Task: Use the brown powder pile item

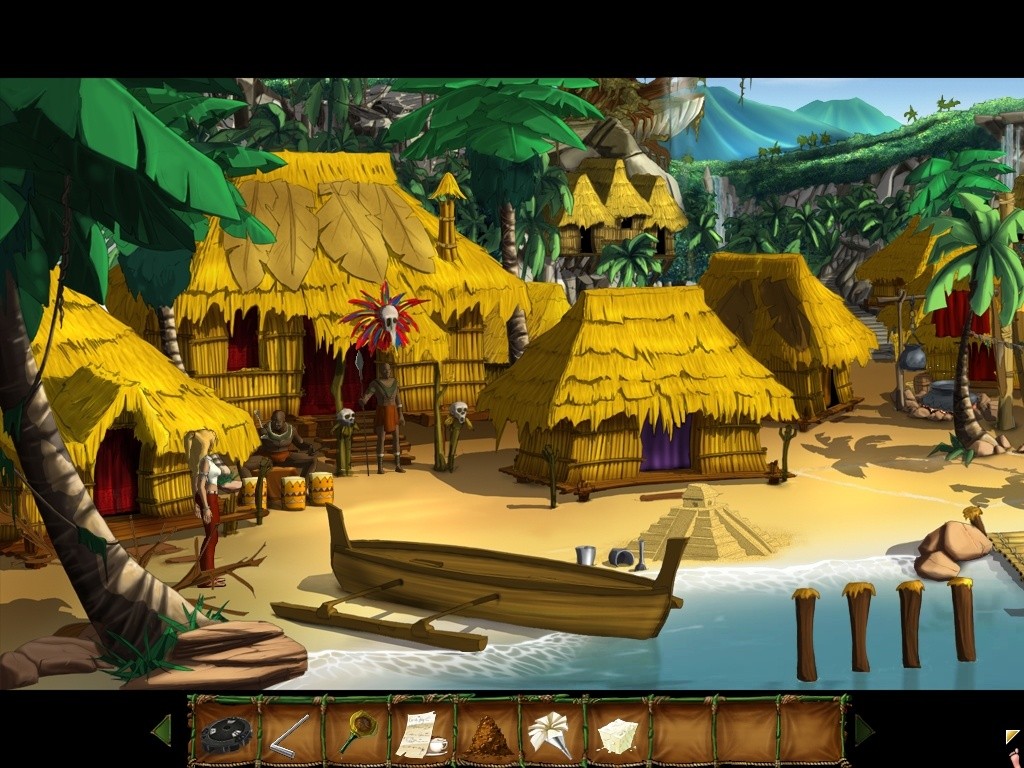Action: coord(487,737)
